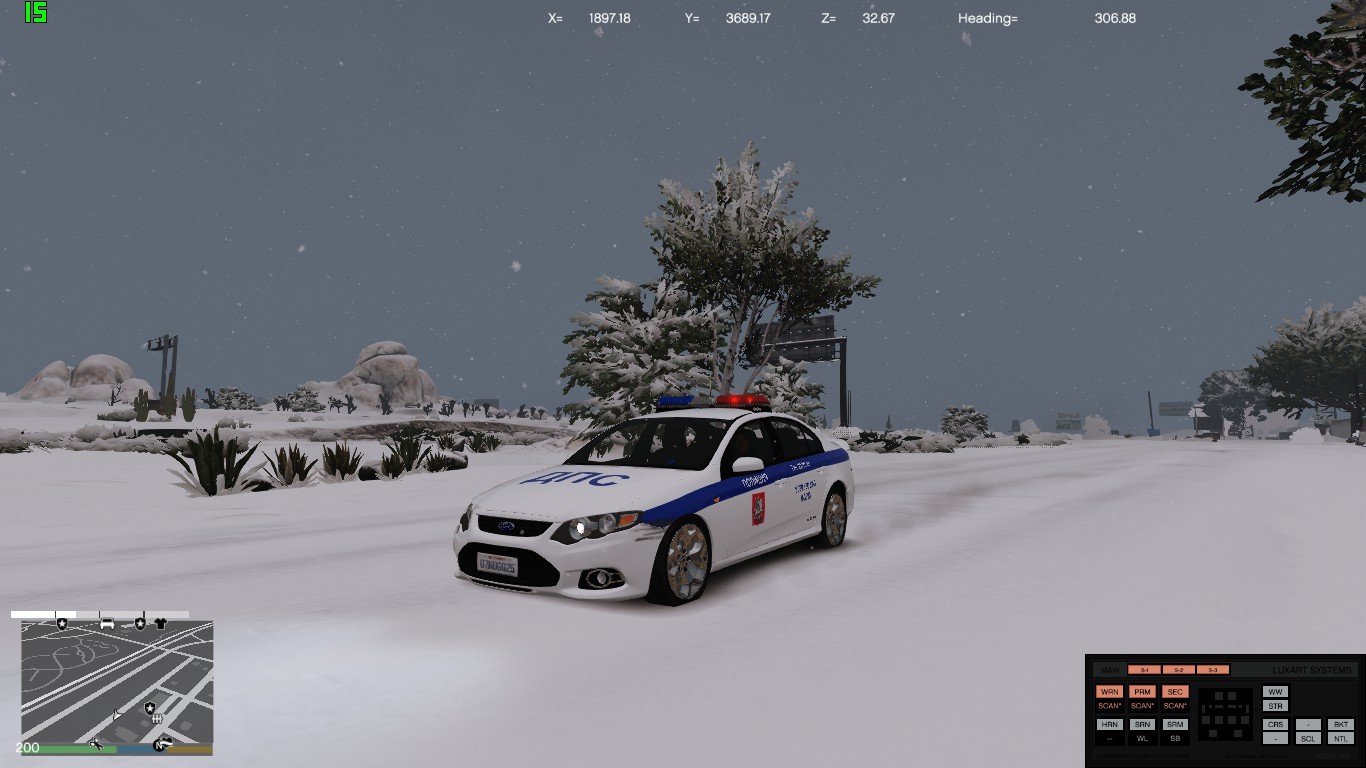Click the car marker on the minimap

click(107, 624)
